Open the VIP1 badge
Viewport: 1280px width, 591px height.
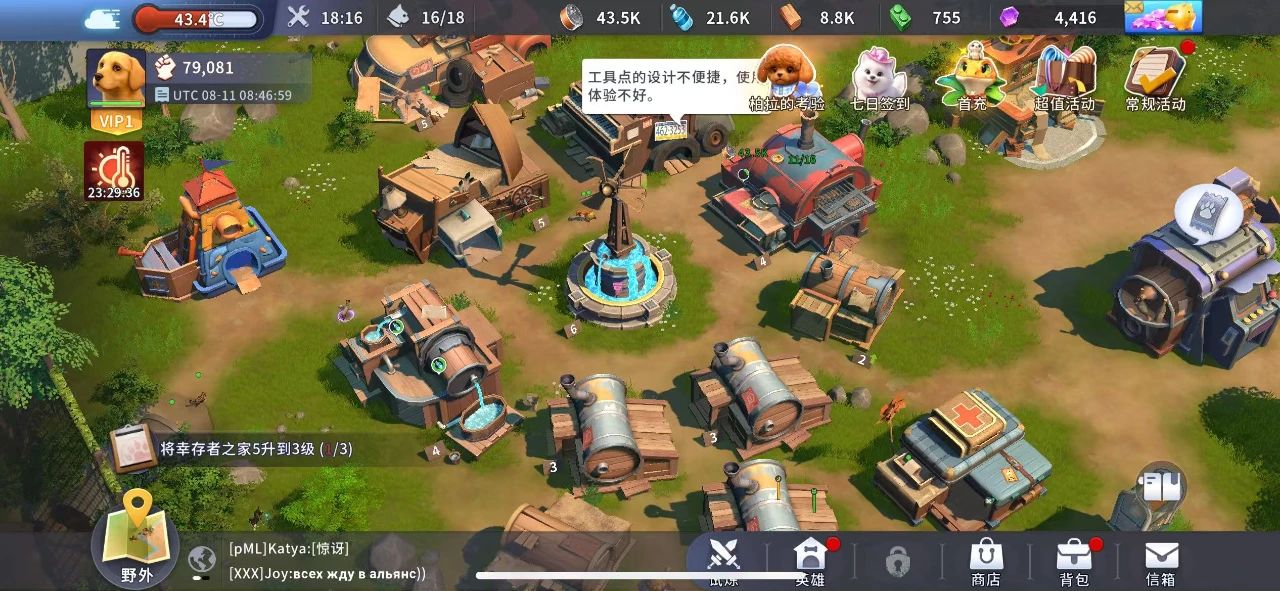coord(116,121)
